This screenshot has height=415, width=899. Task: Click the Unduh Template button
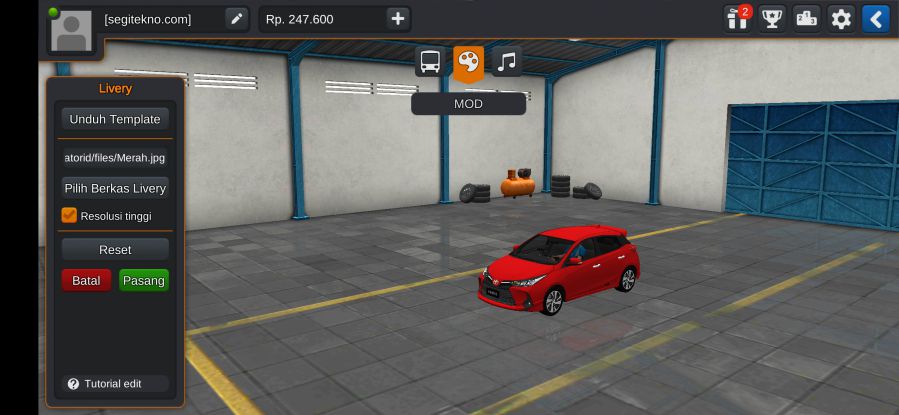click(x=114, y=119)
